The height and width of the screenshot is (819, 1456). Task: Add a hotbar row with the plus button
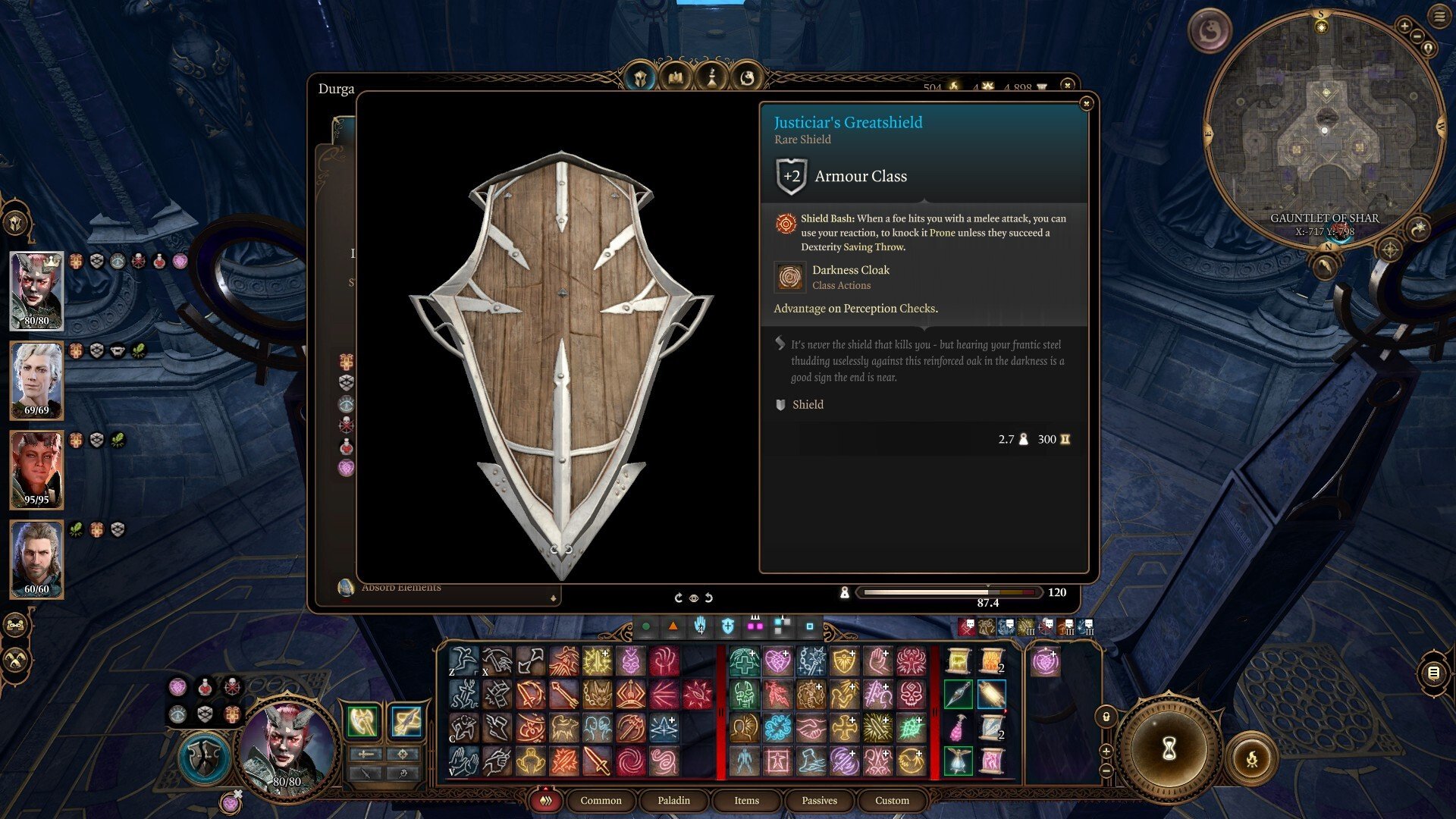pyautogui.click(x=1106, y=752)
